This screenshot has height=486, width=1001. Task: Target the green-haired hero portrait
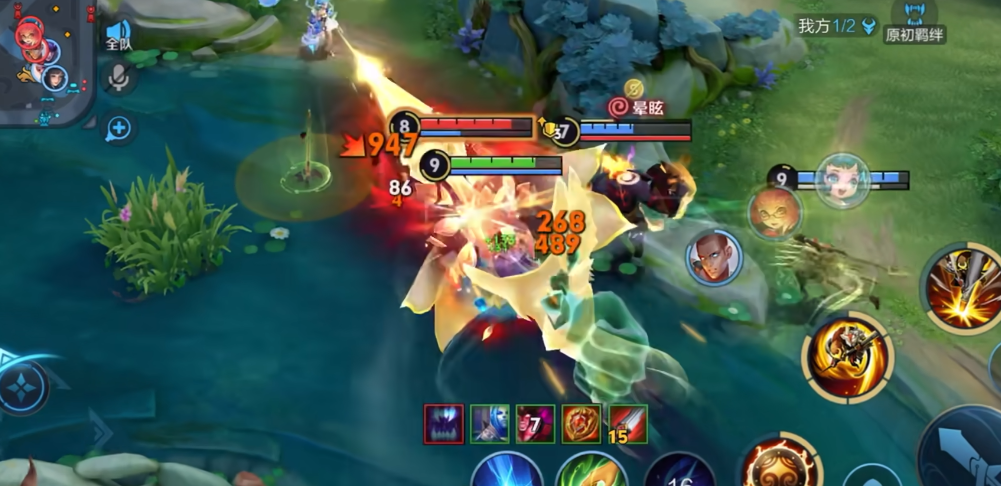pos(842,181)
